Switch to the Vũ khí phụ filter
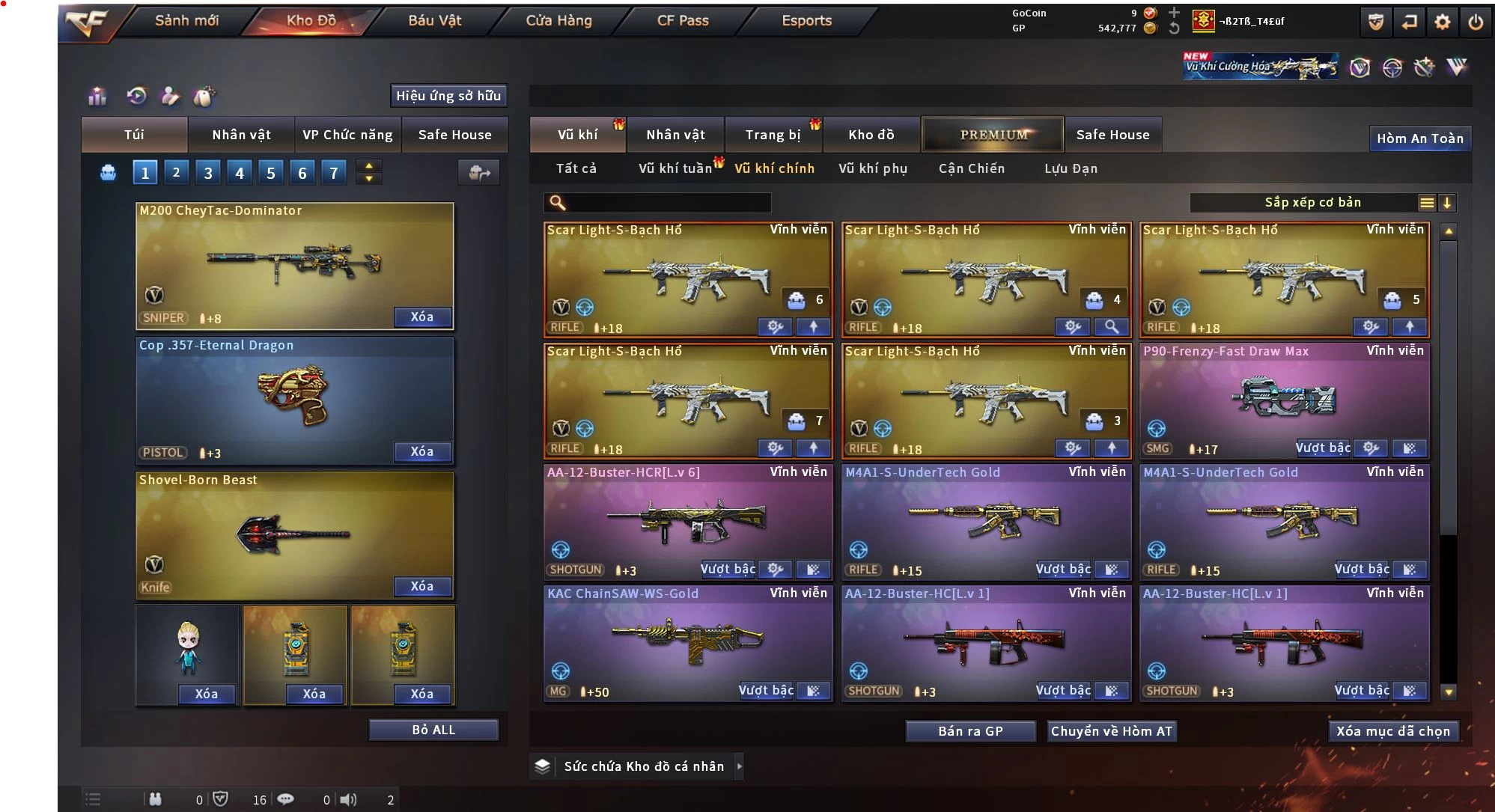This screenshot has height=812, width=1495. pyautogui.click(x=872, y=169)
